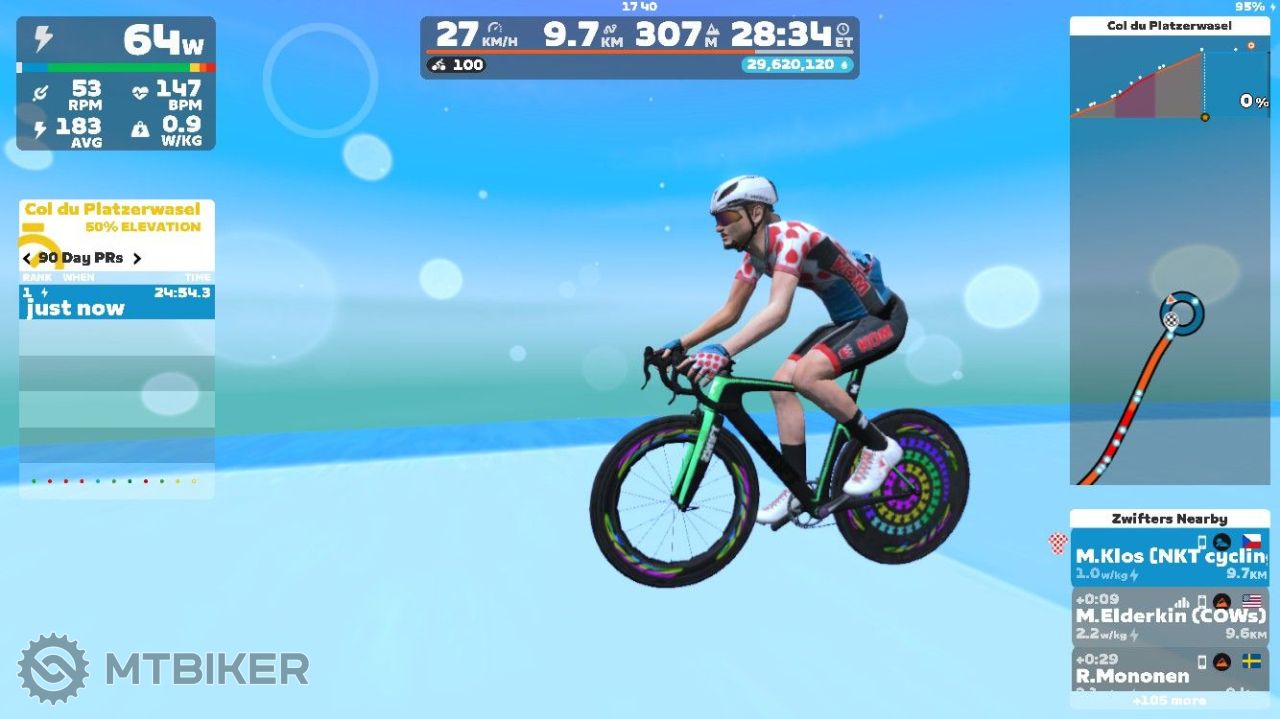Select M.Klos in Zwifters Nearby list
Screen dimensions: 1280x719
tap(1169, 560)
